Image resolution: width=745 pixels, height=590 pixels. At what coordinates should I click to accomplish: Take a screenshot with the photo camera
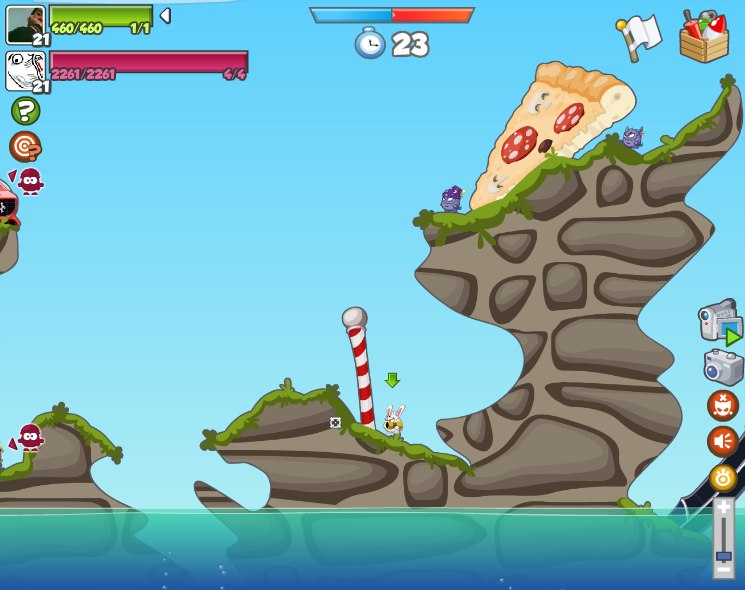[x=722, y=366]
